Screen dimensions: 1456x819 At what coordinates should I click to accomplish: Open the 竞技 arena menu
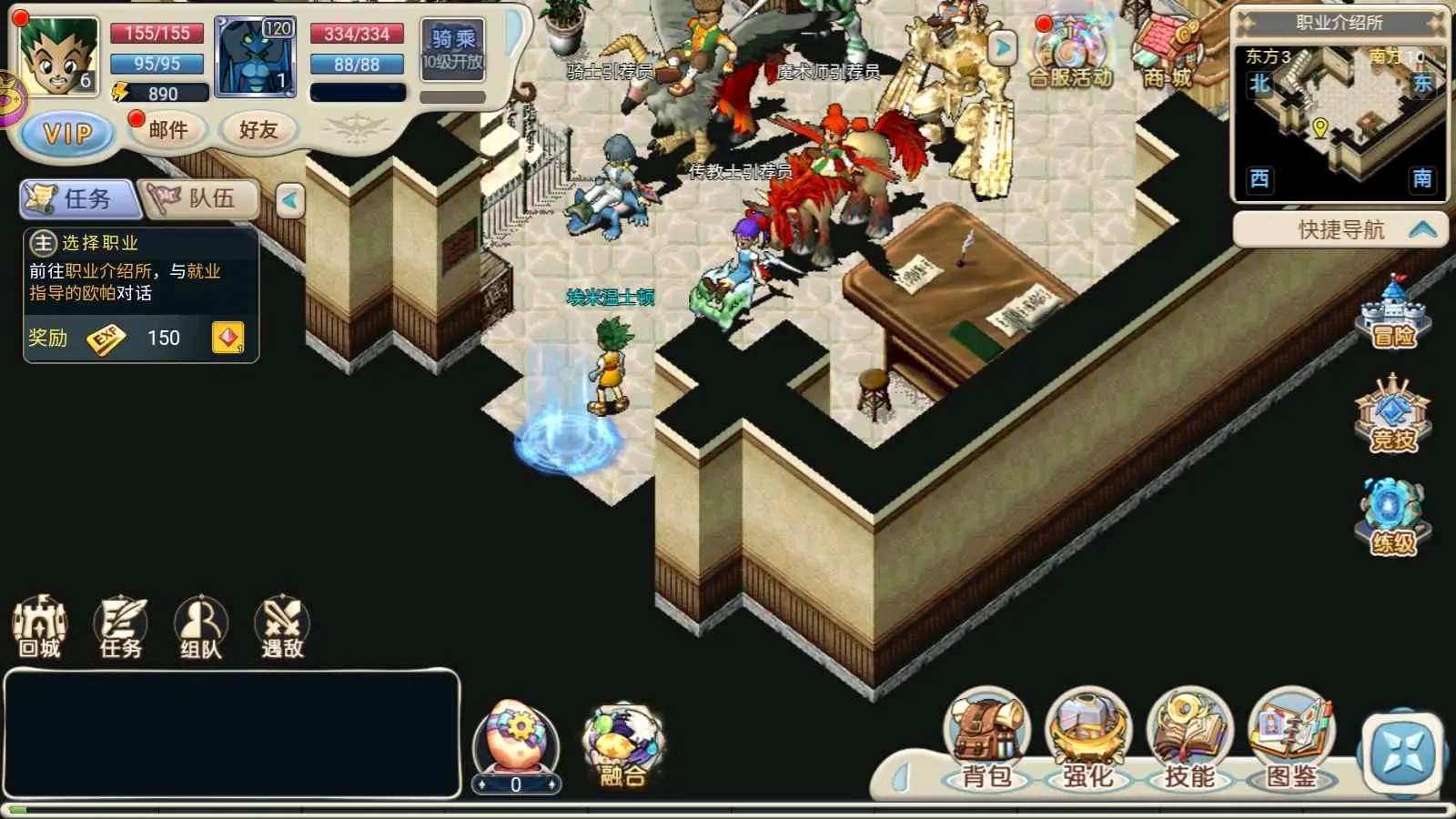(x=1393, y=416)
